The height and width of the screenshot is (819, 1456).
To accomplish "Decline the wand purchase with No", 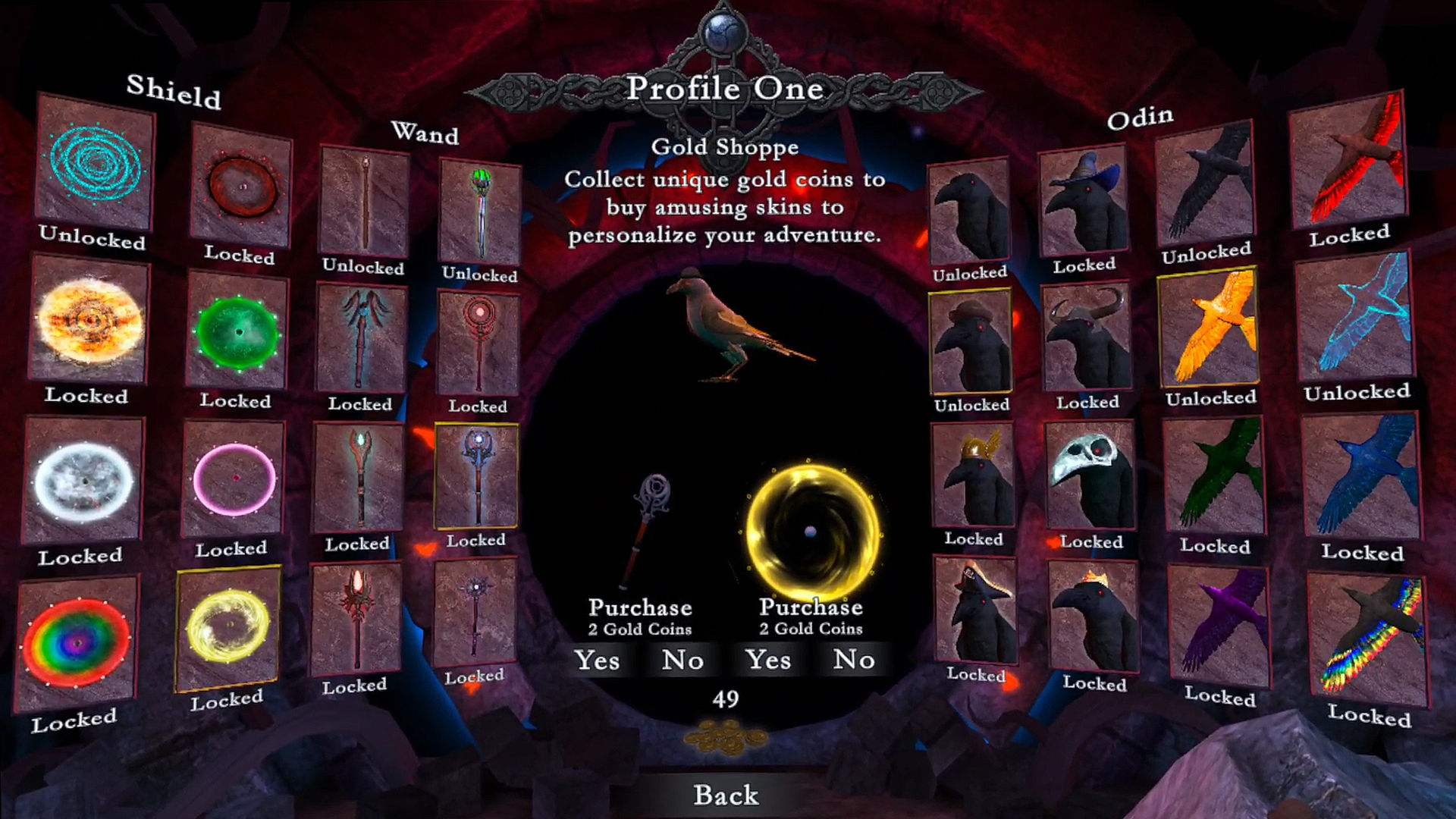I will pyautogui.click(x=682, y=661).
